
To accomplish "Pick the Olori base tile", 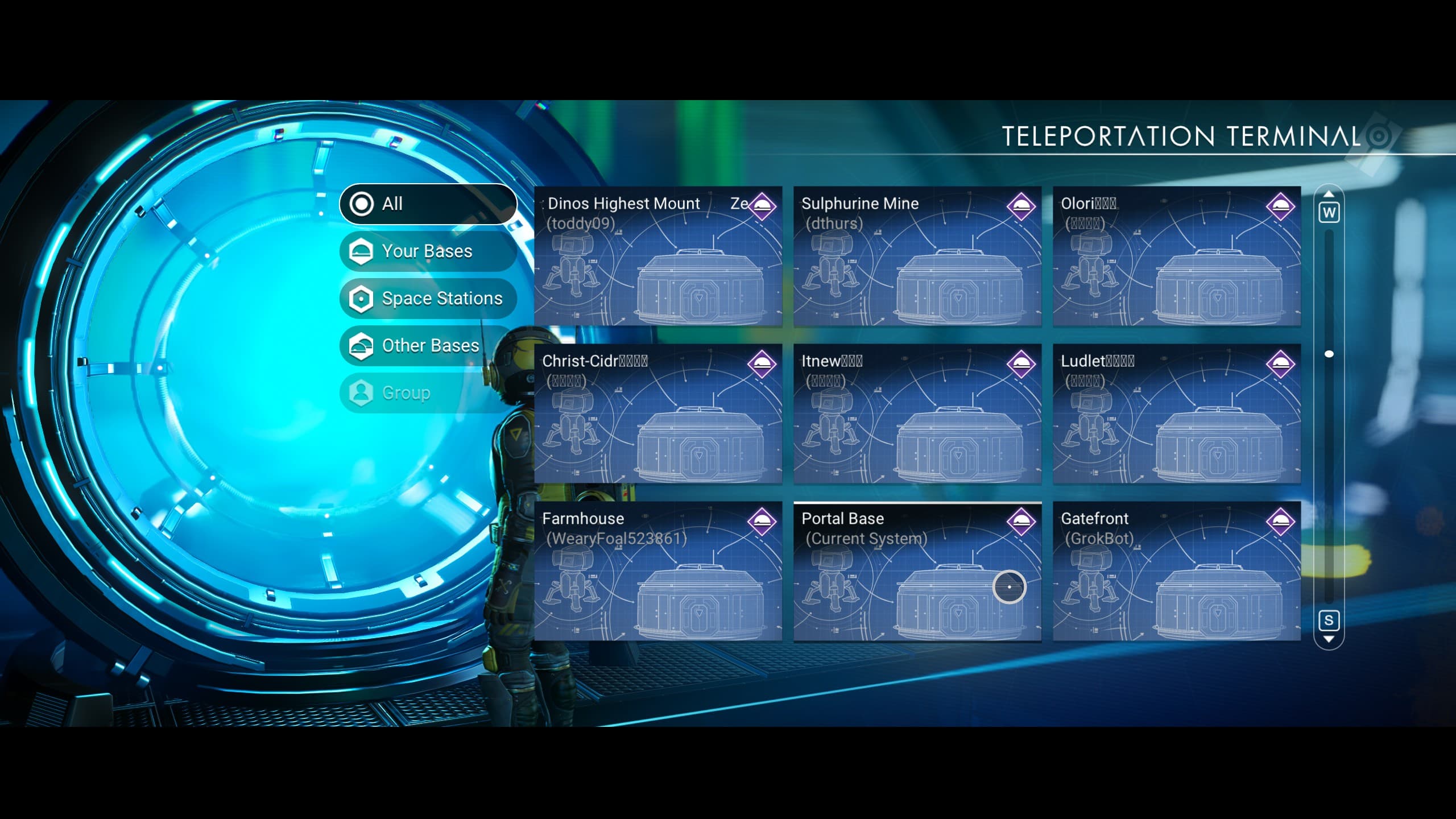I will point(1177,256).
